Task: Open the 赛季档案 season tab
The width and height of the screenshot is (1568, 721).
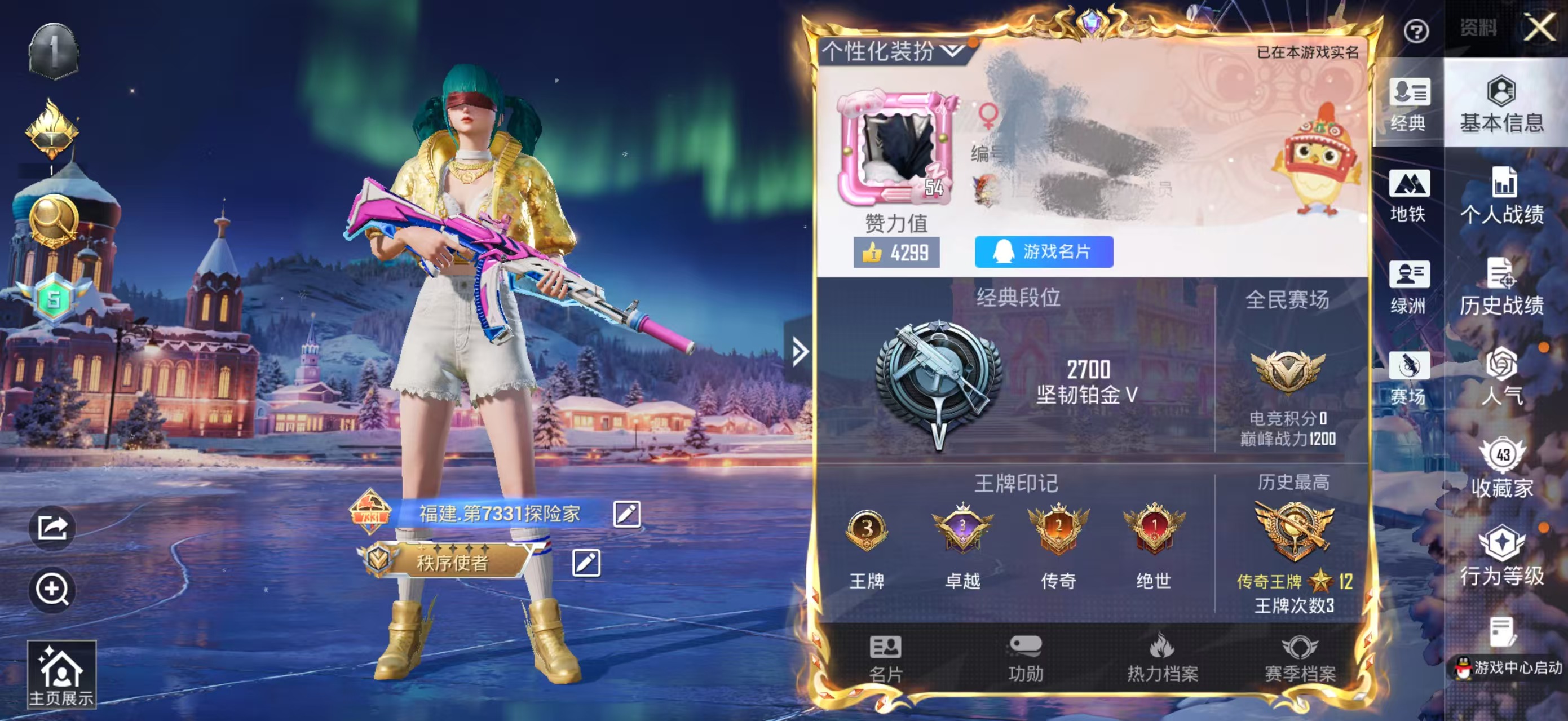Action: [x=1300, y=658]
